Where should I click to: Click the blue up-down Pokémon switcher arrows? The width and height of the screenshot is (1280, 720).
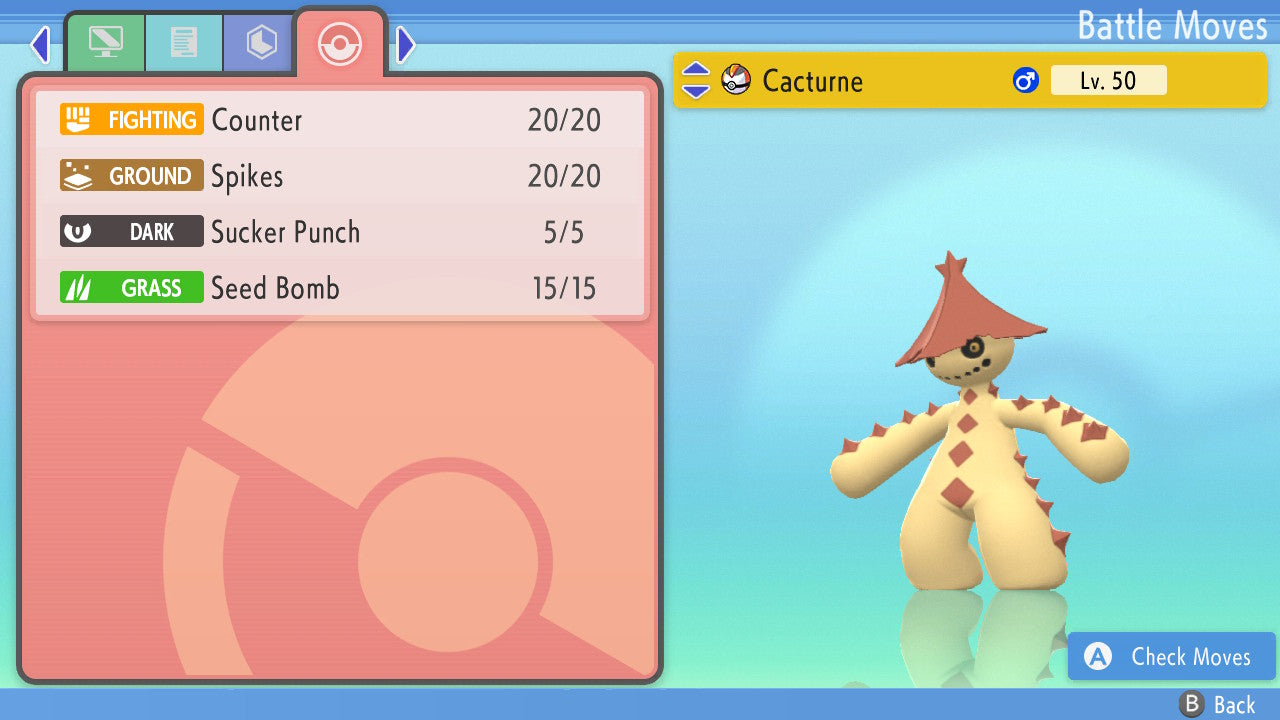(694, 80)
